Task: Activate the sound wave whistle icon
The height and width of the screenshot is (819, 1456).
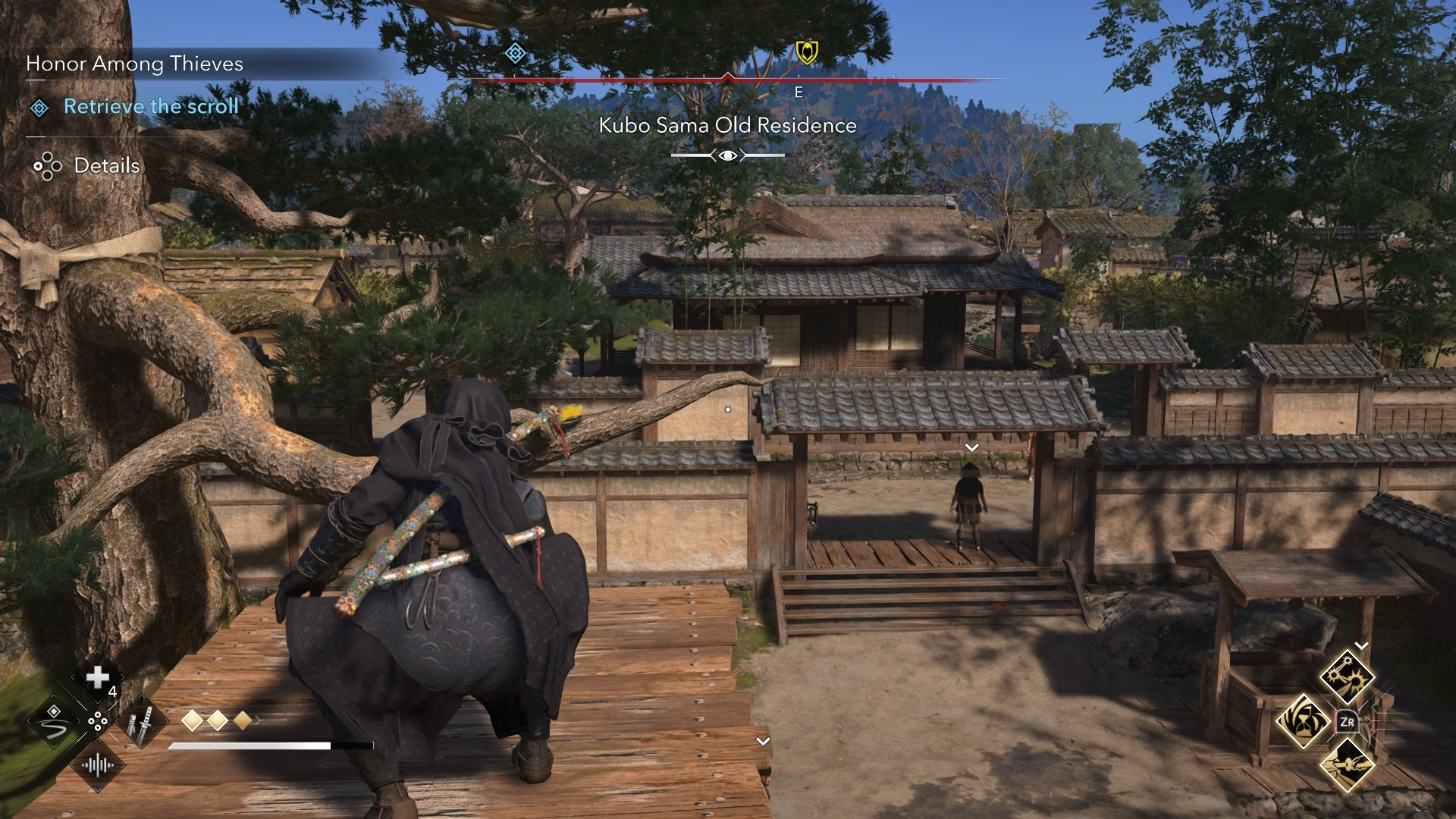Action: tap(98, 764)
